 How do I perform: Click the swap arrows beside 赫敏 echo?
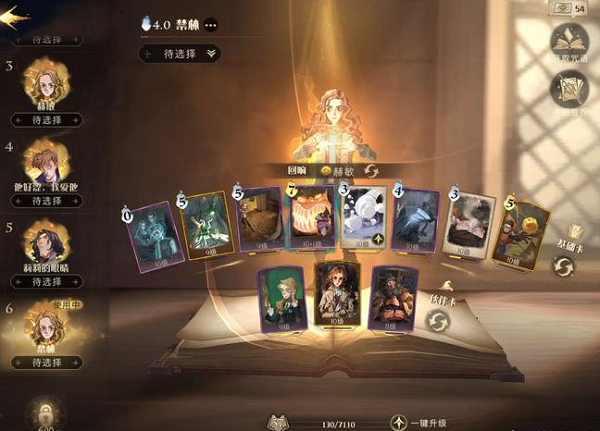371,172
